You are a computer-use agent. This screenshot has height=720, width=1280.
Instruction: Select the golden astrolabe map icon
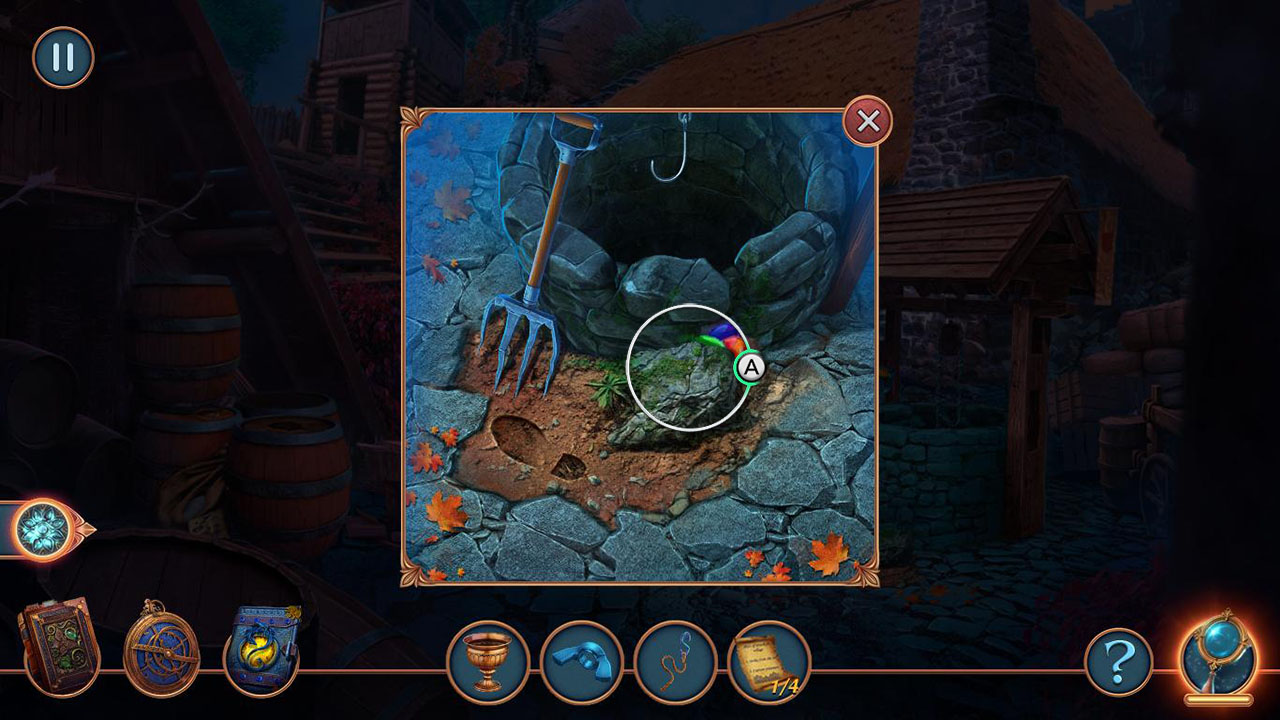coord(160,650)
